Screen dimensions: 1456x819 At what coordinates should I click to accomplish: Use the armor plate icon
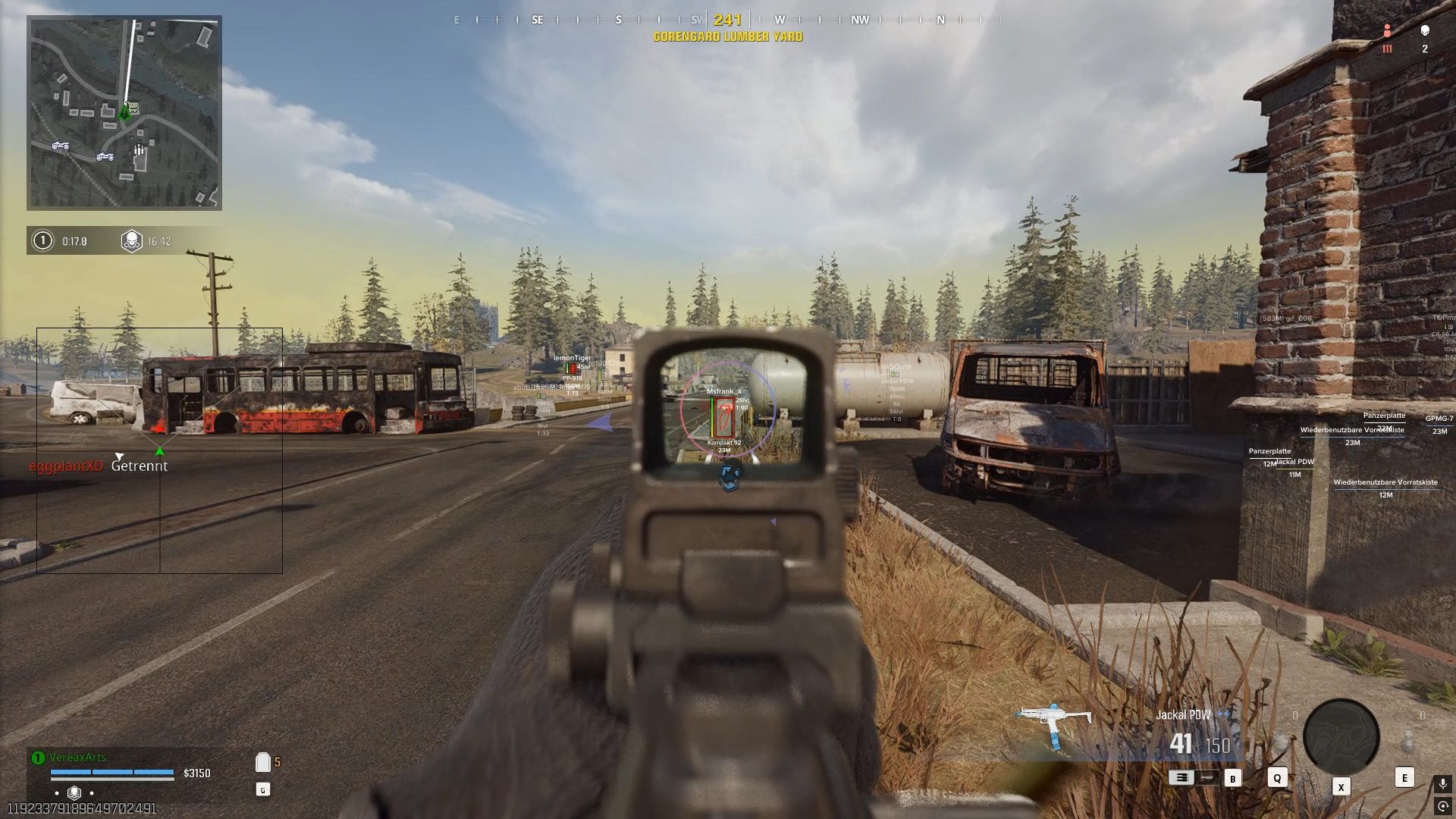click(x=263, y=762)
